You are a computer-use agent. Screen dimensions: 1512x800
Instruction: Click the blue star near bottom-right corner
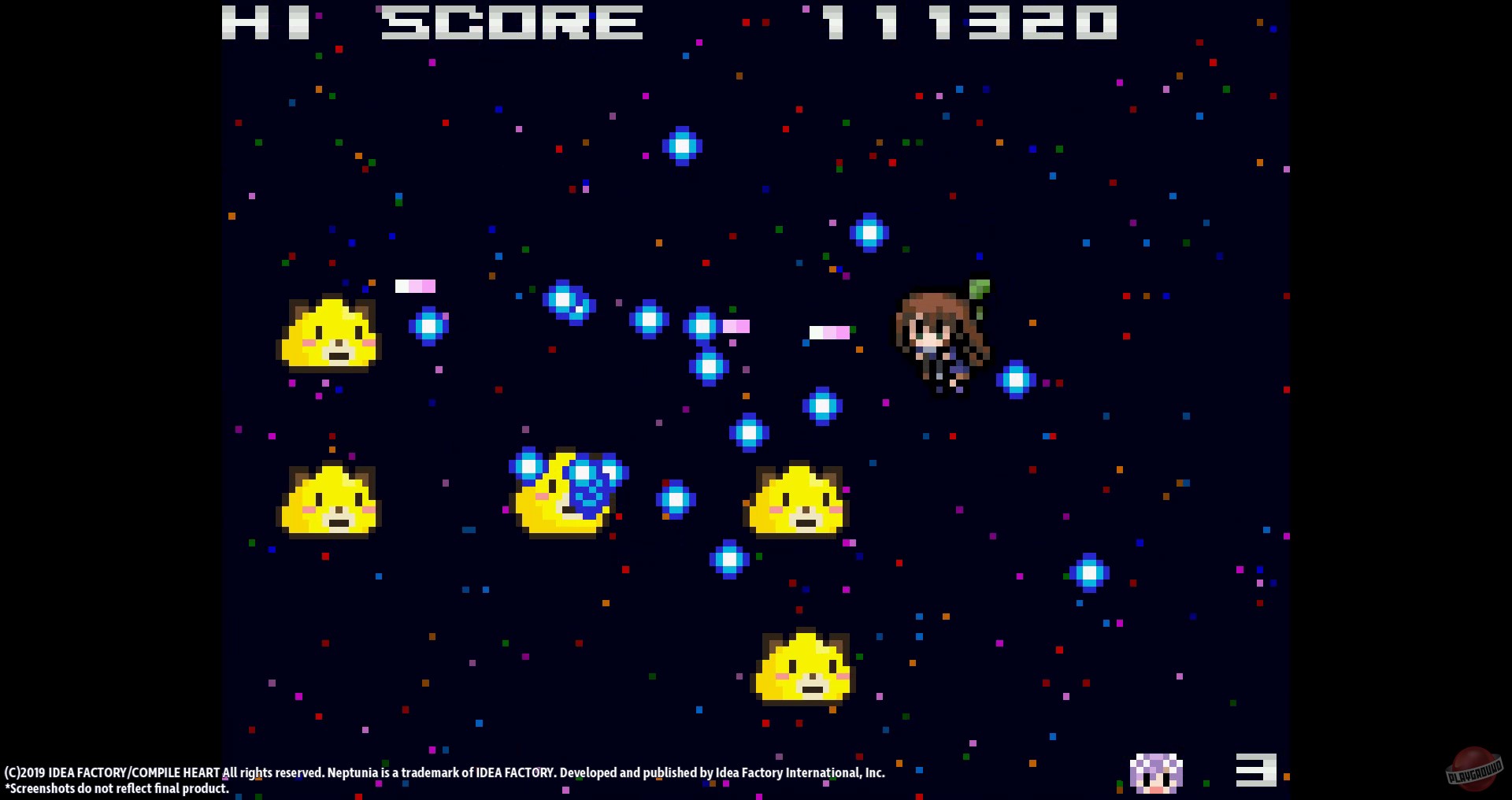click(1088, 573)
